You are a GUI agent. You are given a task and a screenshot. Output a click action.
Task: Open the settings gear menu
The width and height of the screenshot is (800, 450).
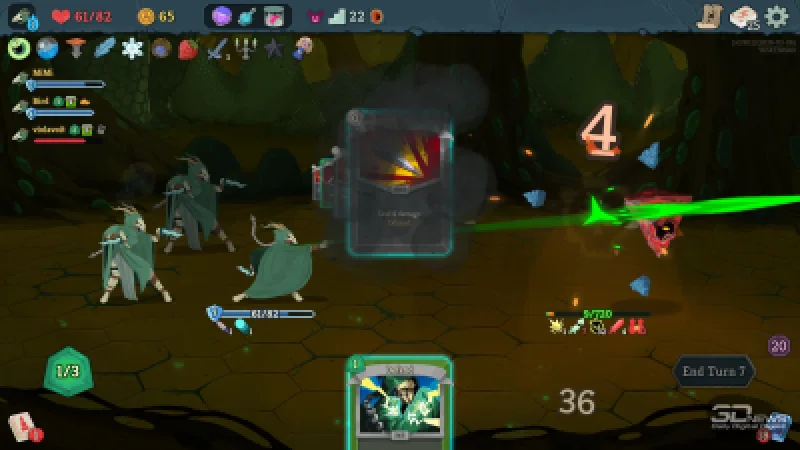tap(777, 17)
